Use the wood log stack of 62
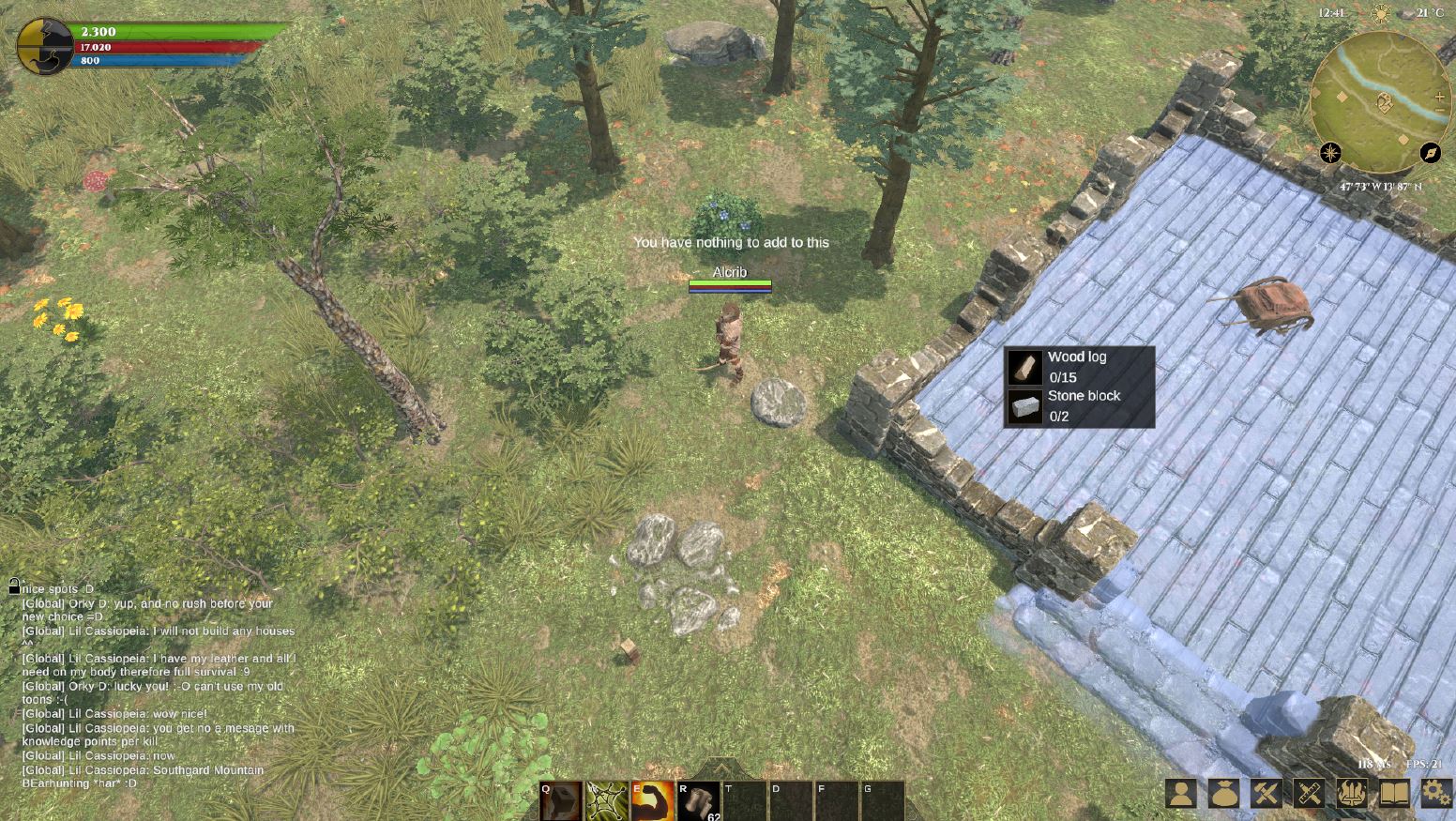This screenshot has height=821, width=1456. (x=698, y=801)
